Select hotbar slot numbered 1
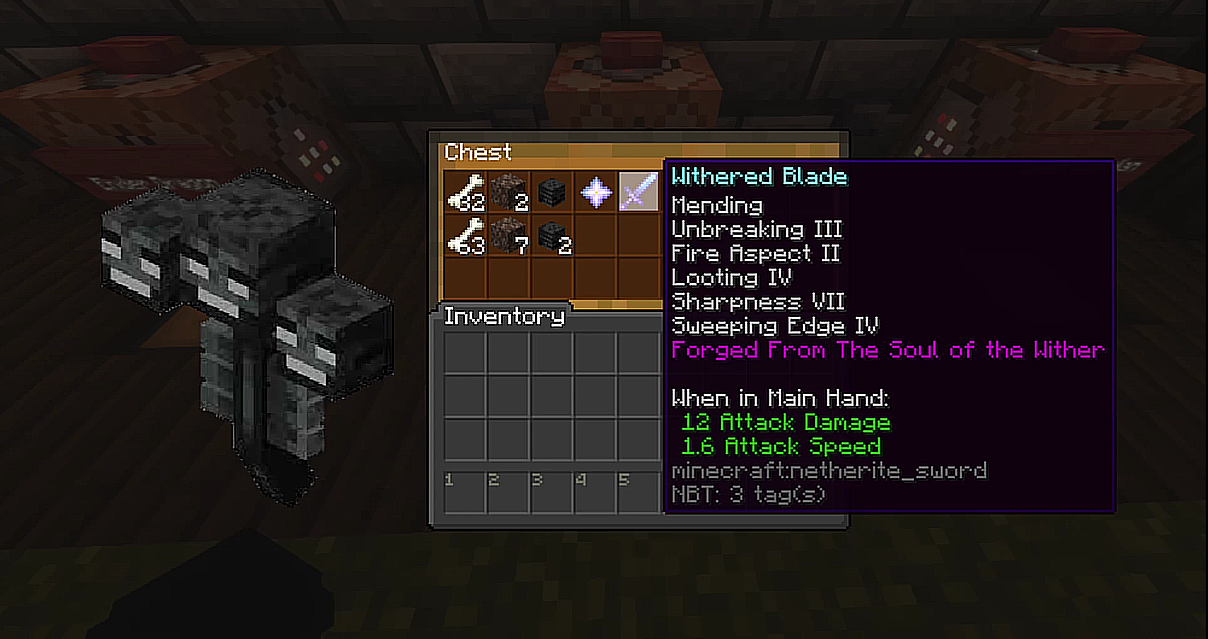The height and width of the screenshot is (639, 1208). (x=465, y=492)
